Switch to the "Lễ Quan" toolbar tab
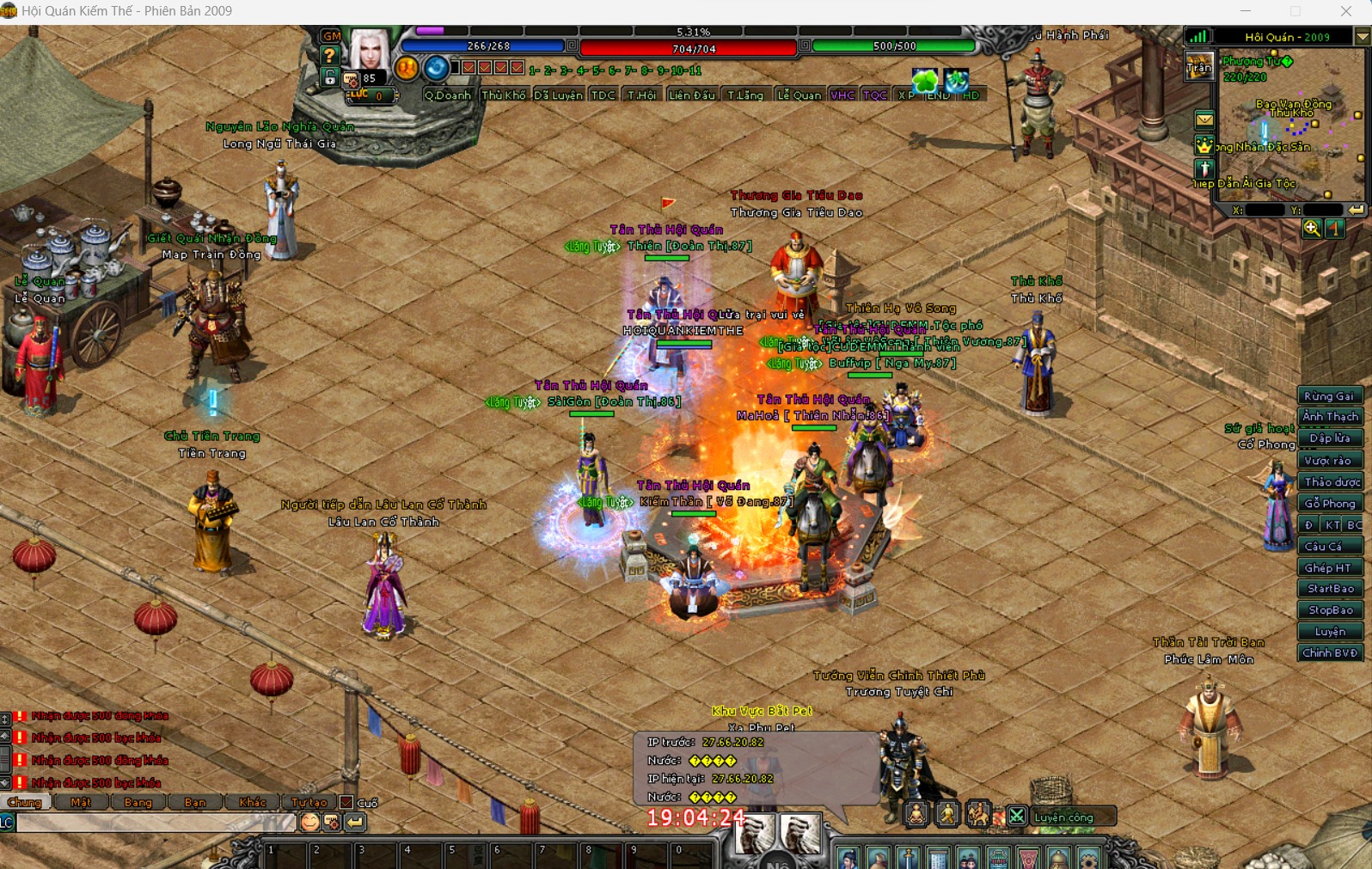The image size is (1372, 869). [x=799, y=95]
